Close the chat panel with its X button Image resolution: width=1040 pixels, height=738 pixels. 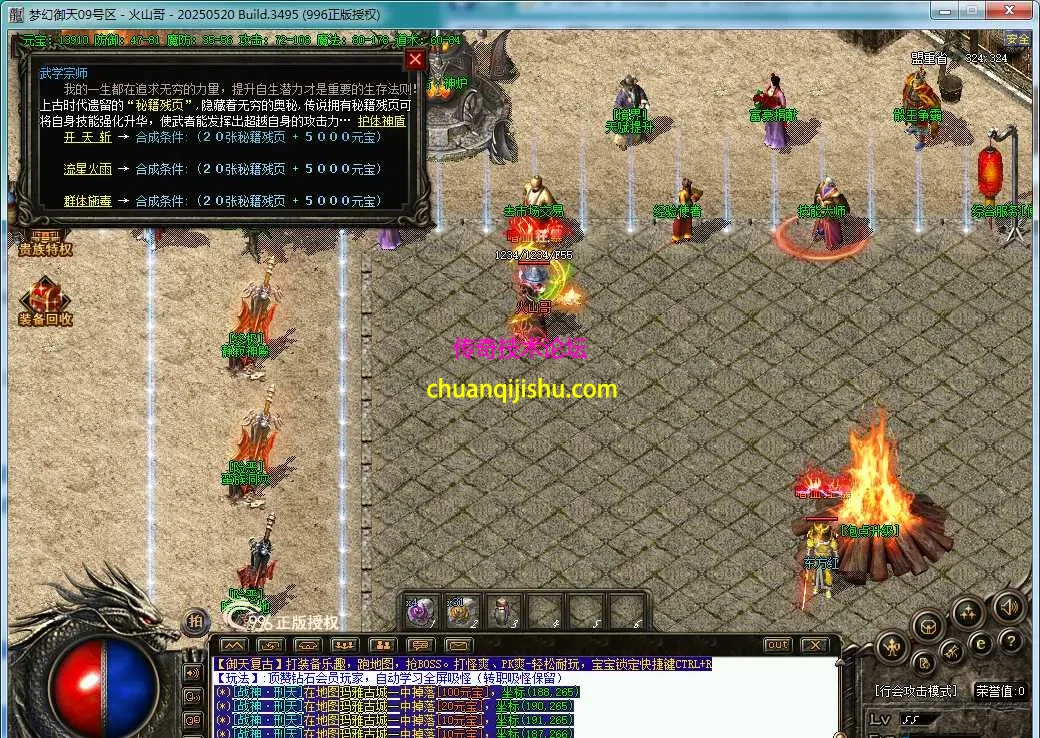(x=815, y=645)
